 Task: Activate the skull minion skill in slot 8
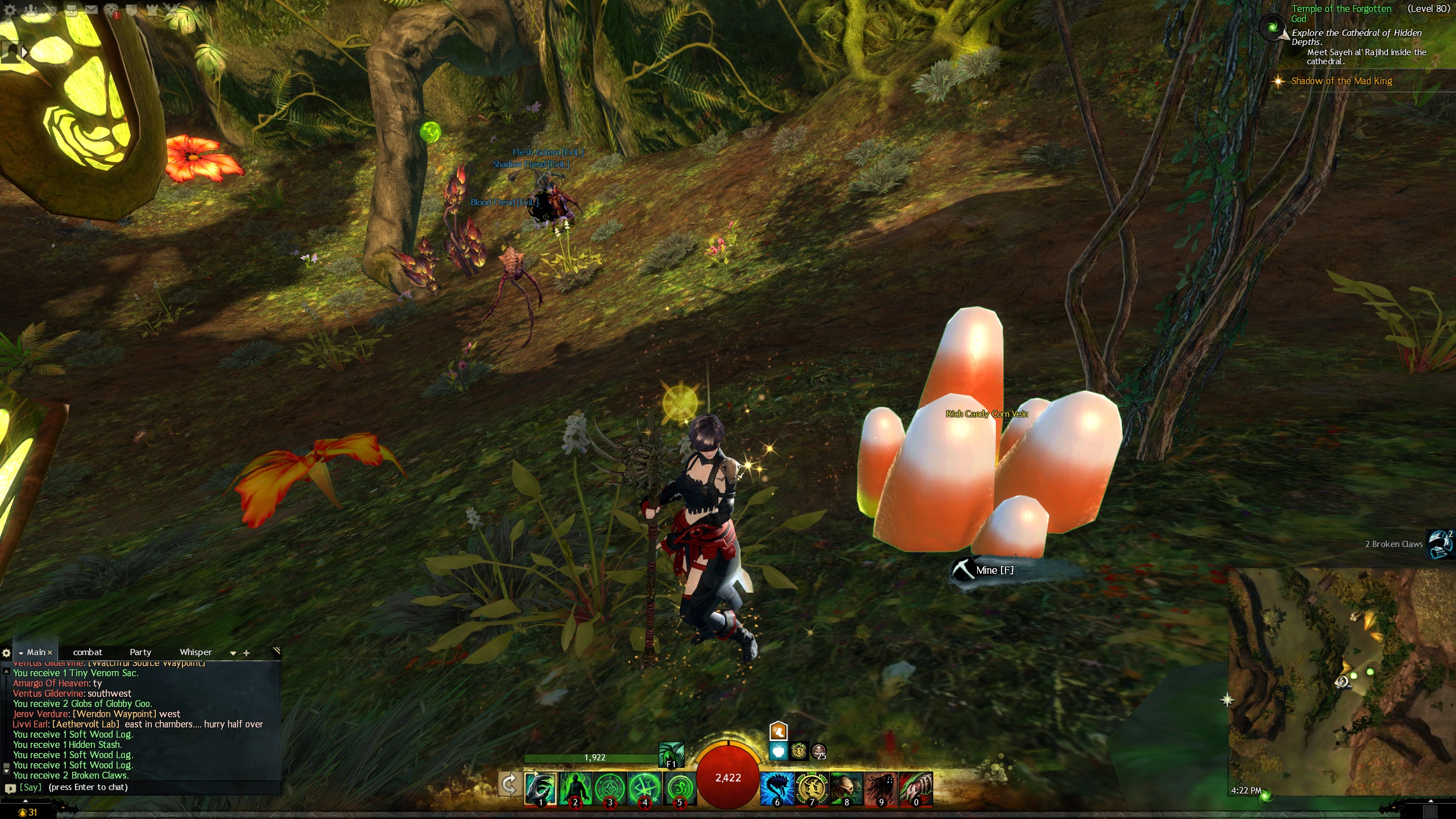[846, 788]
